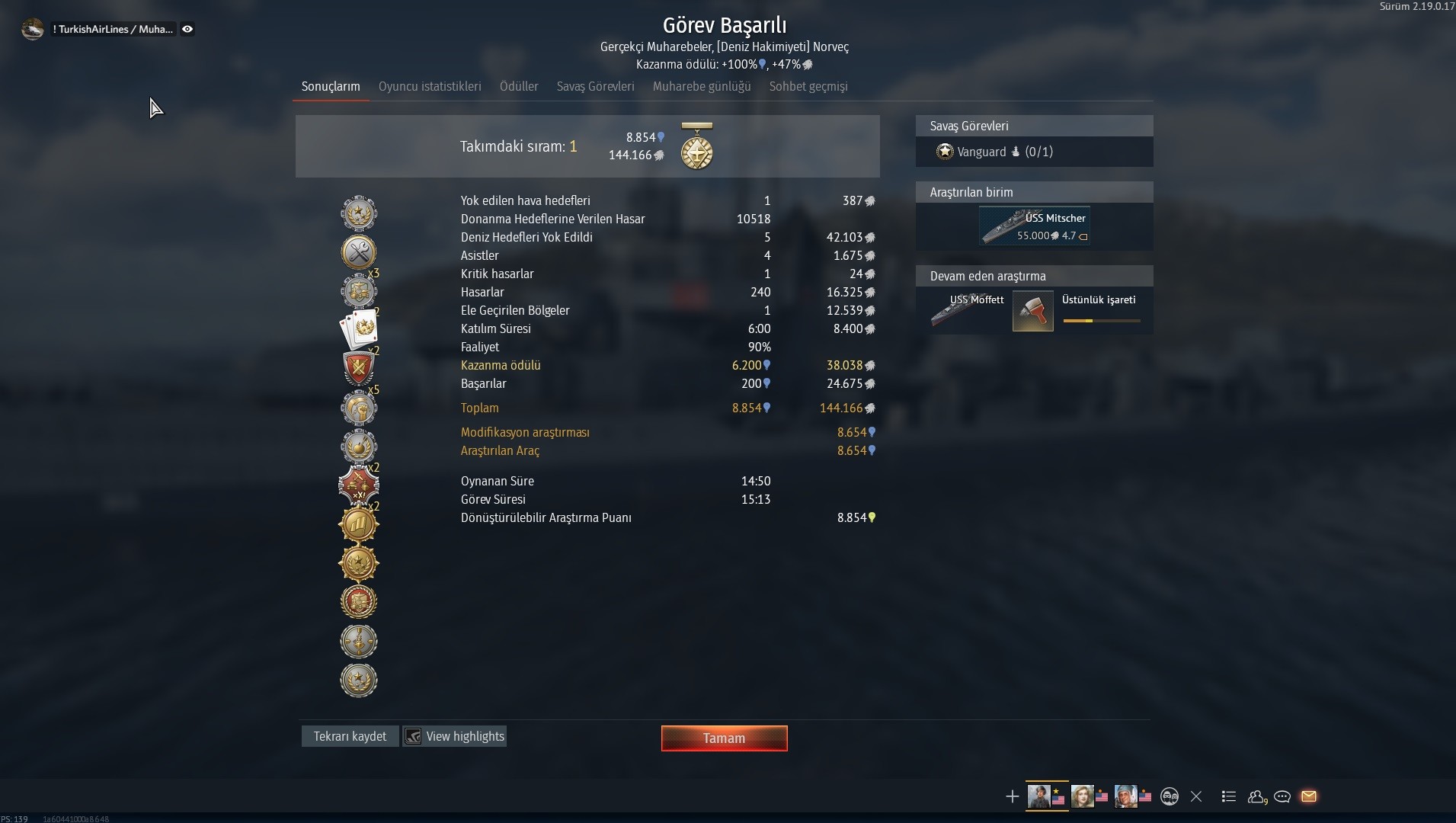Open the glowing mail envelope icon
The image size is (1456, 823).
point(1309,796)
